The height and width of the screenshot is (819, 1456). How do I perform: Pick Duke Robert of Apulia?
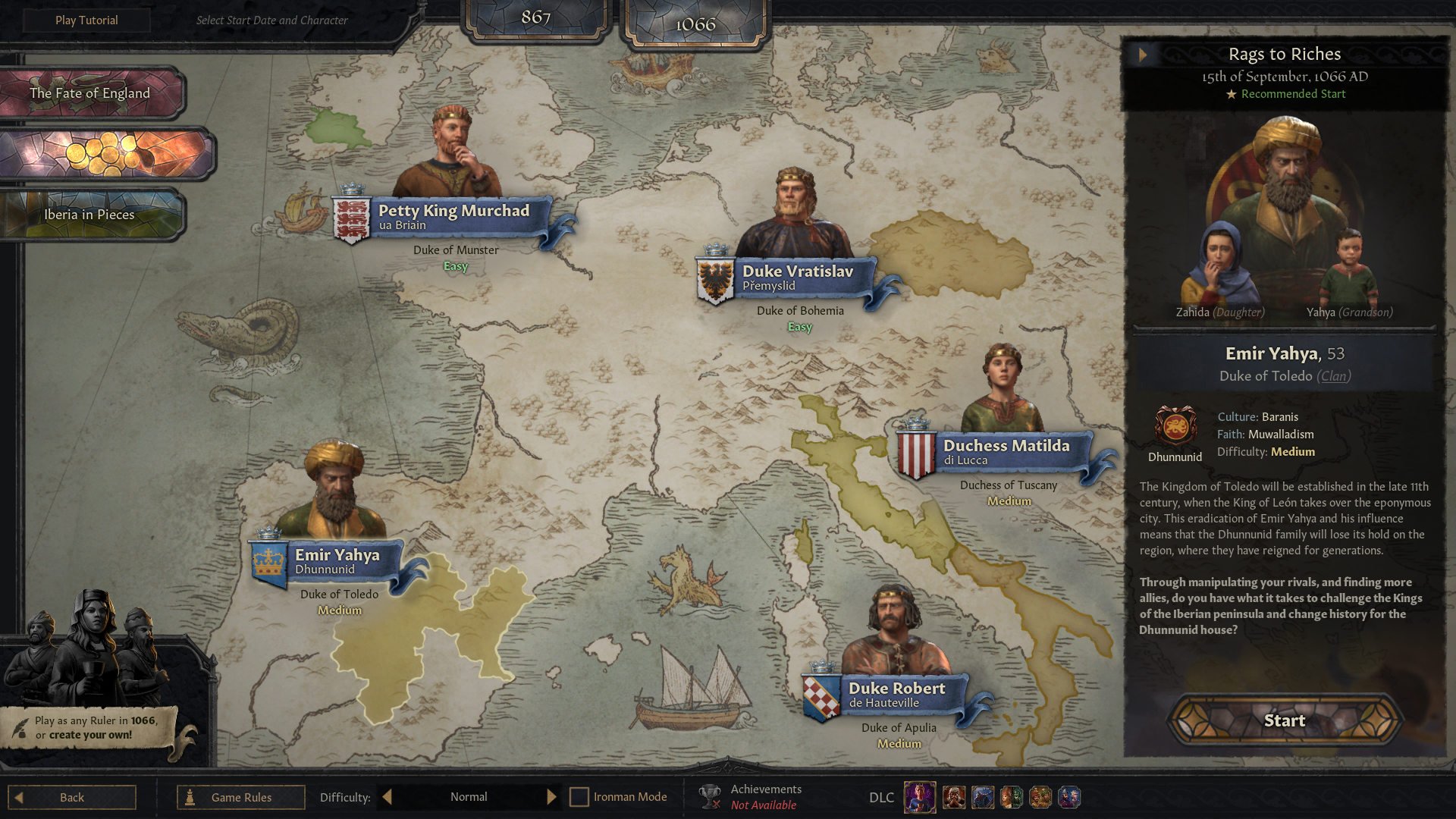coord(896,694)
